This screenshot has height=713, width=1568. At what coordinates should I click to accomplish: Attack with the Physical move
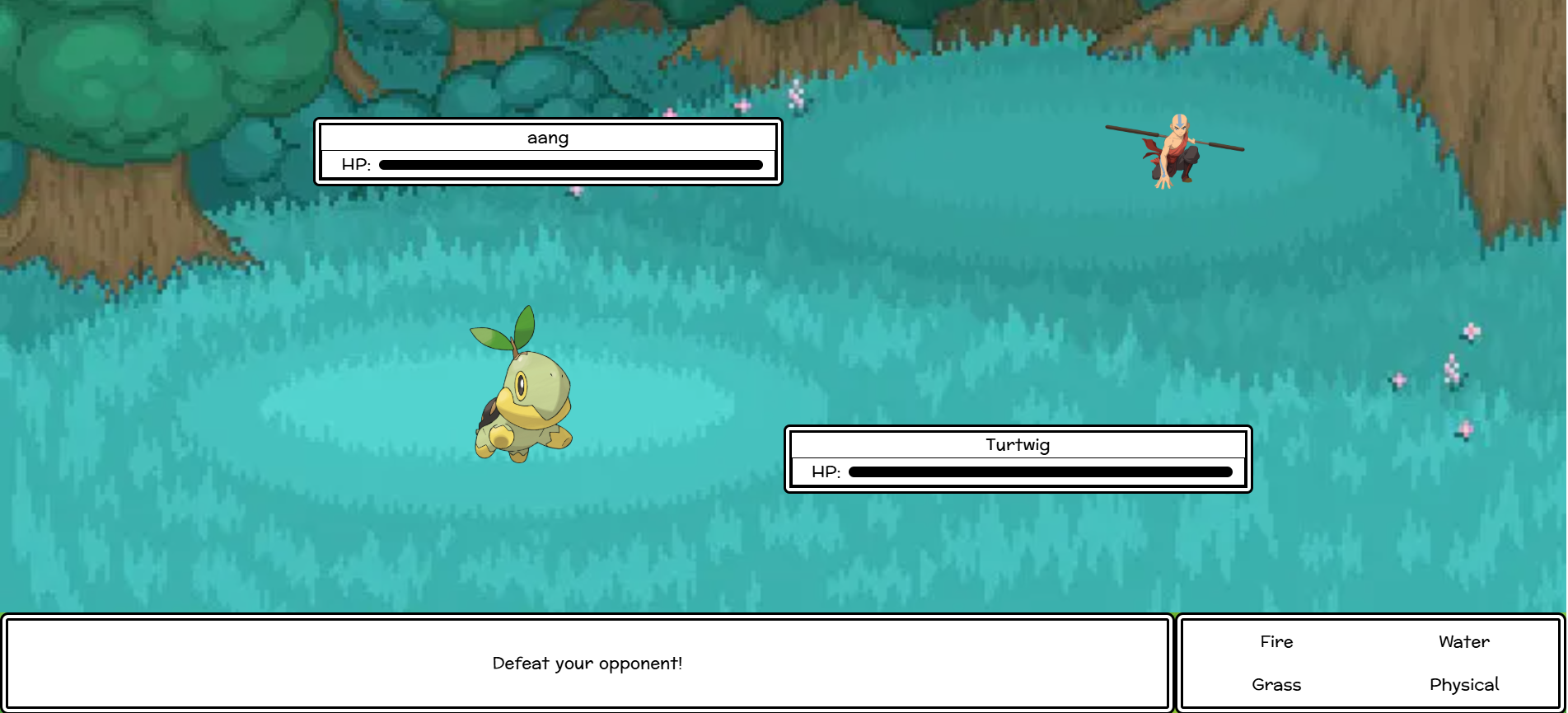click(x=1463, y=685)
